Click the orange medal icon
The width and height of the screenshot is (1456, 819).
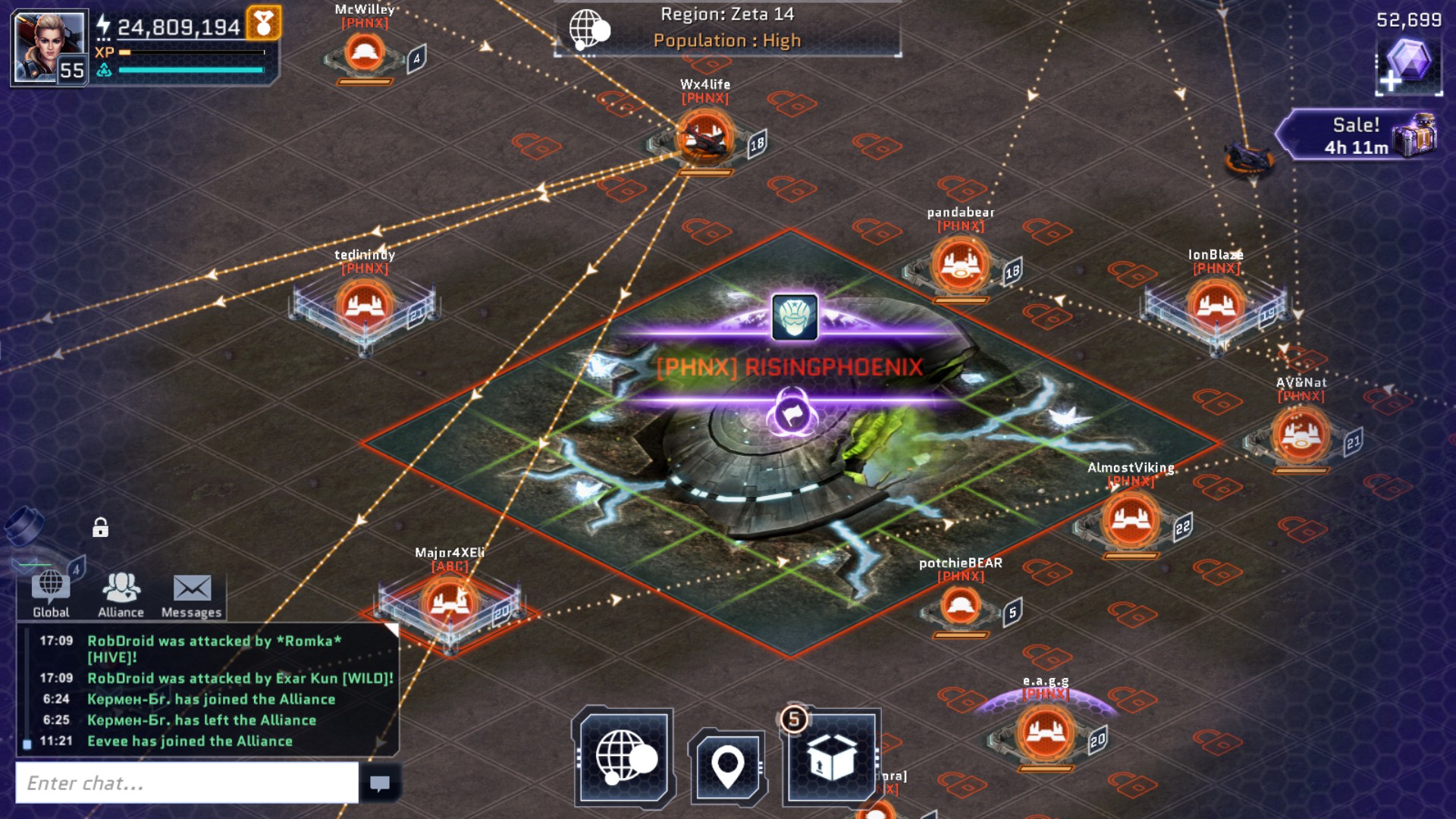tap(263, 24)
